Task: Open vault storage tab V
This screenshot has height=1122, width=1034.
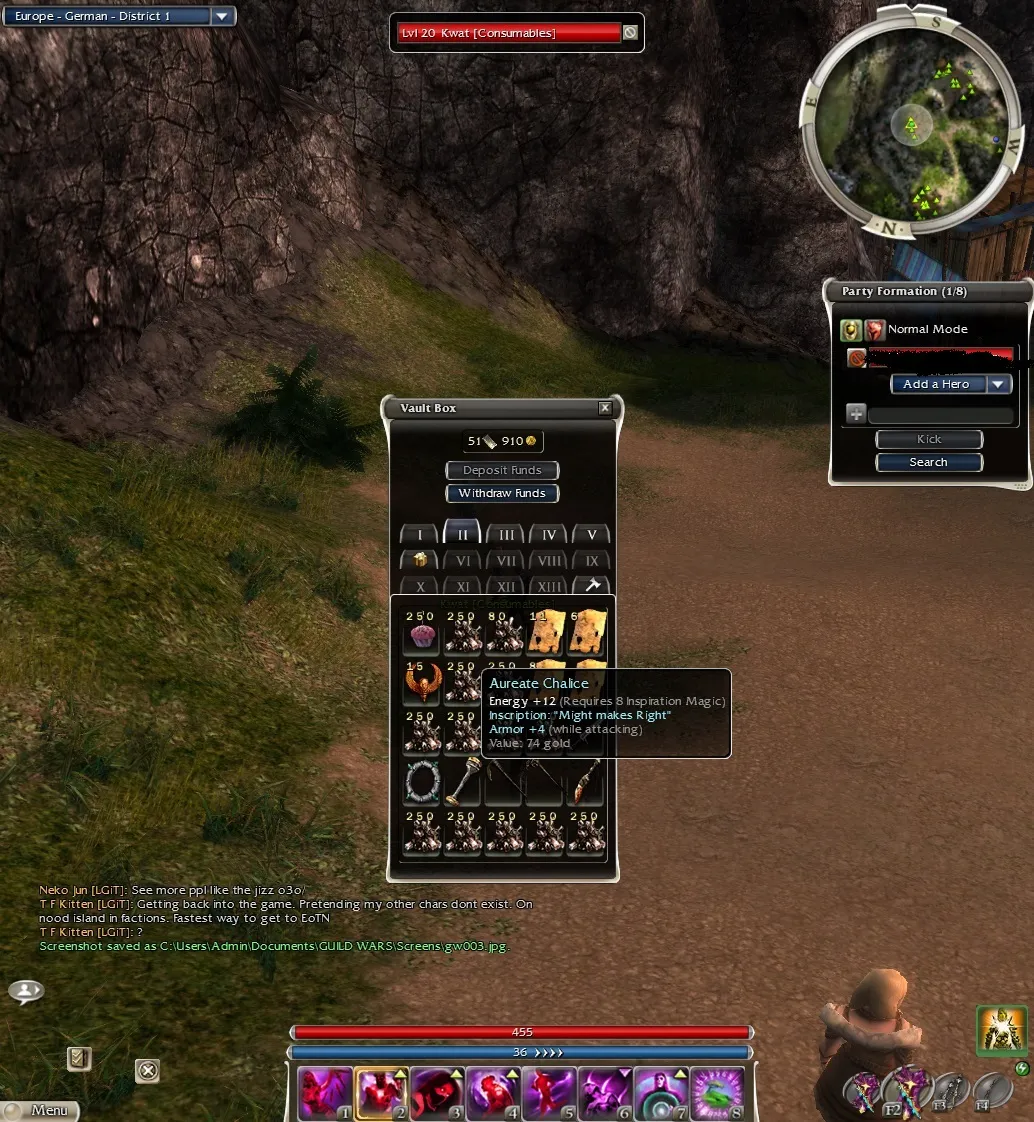Action: 591,535
